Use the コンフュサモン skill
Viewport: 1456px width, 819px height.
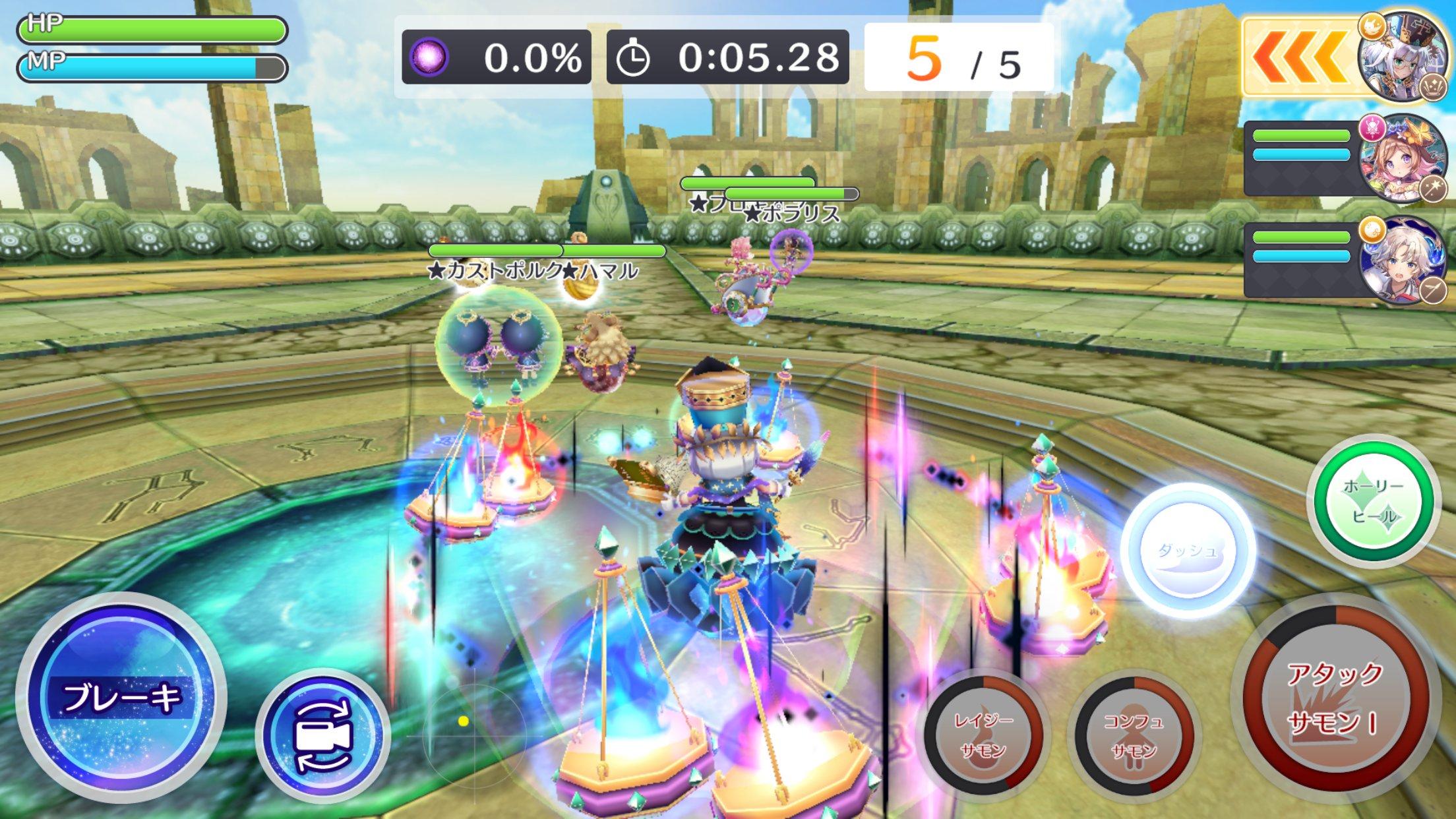point(1134,734)
